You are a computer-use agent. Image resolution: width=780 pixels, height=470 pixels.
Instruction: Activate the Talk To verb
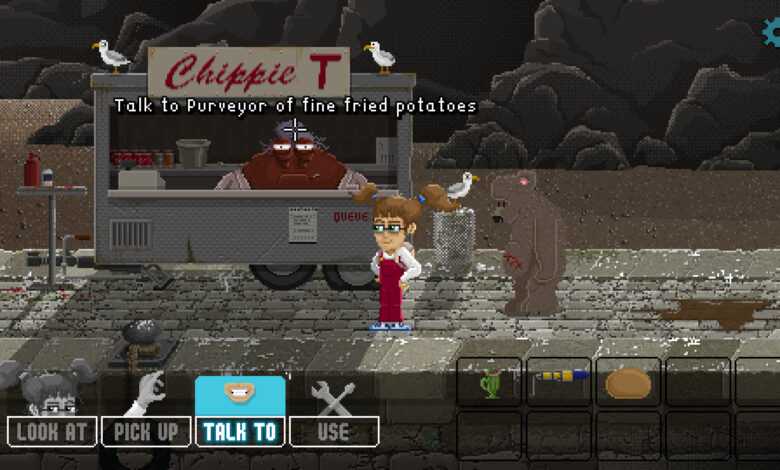coord(240,431)
